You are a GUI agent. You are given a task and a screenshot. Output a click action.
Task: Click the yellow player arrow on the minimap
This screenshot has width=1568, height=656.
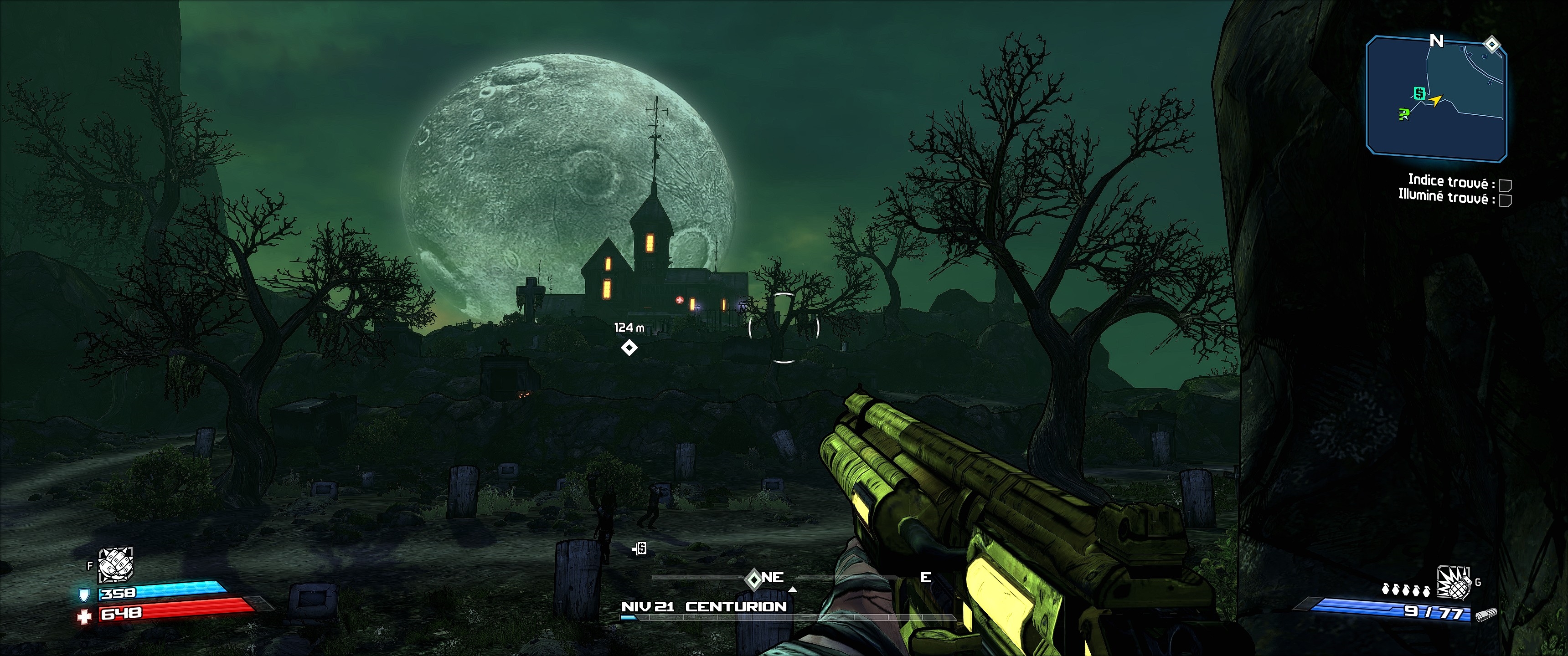(x=1437, y=100)
